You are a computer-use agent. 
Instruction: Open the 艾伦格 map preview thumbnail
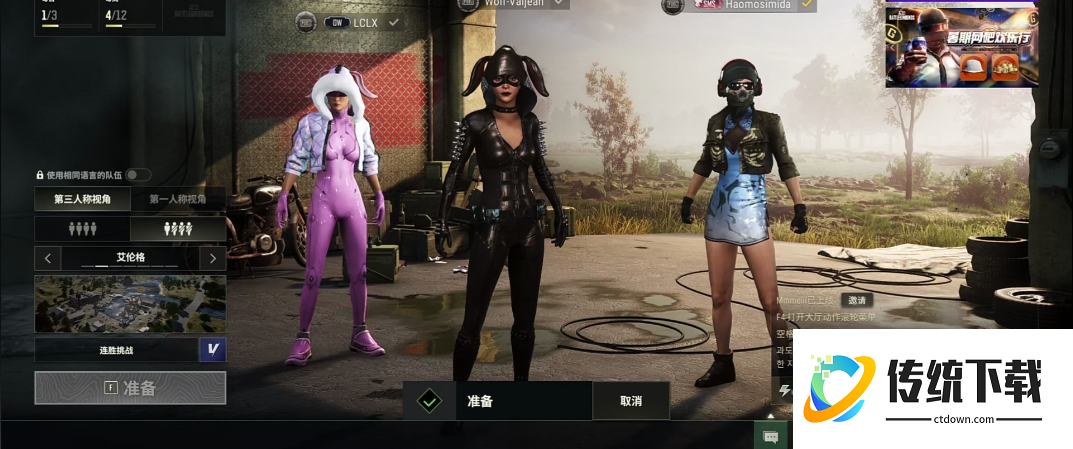pyautogui.click(x=130, y=304)
